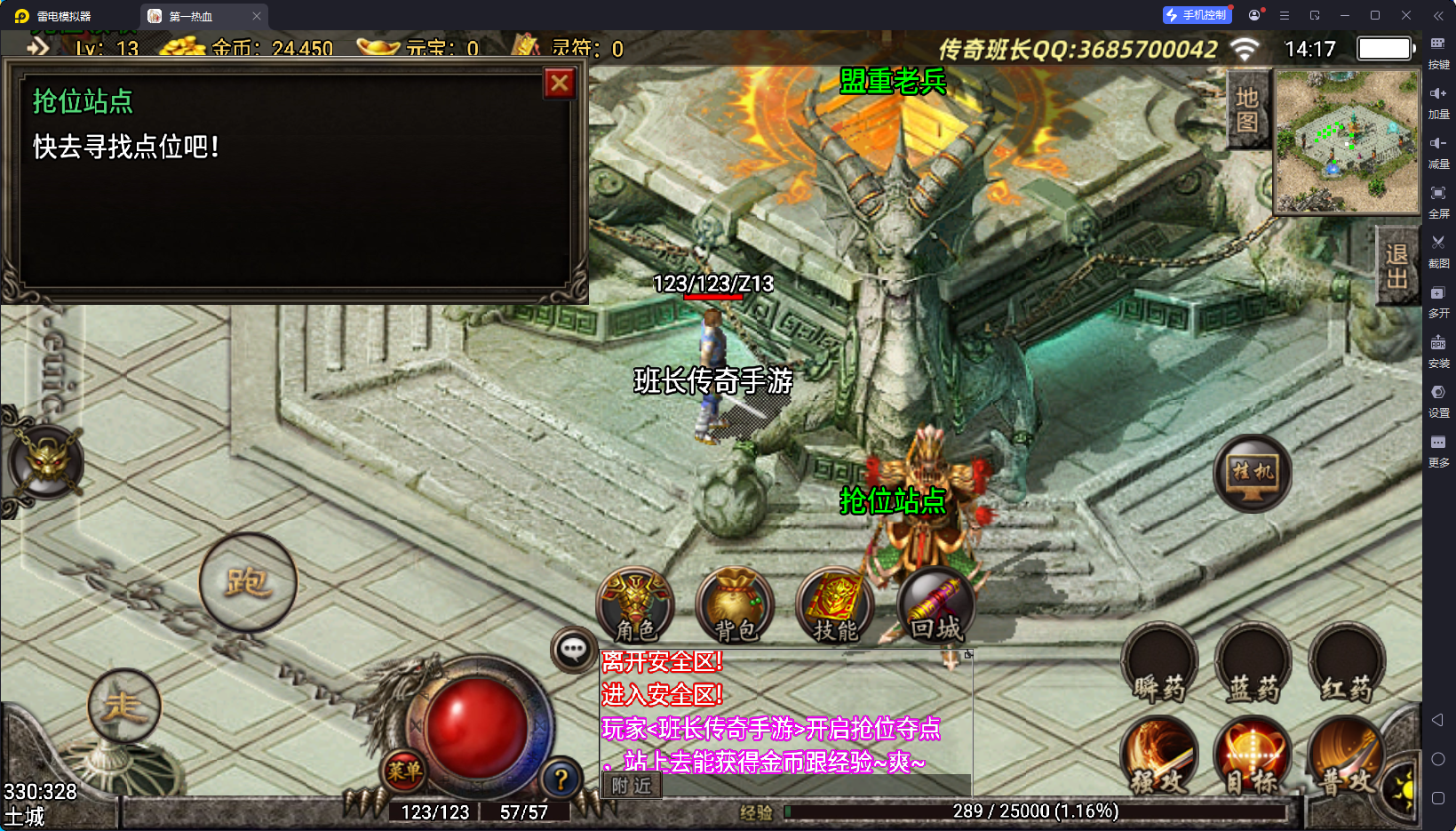Open the 地图 map panel
This screenshot has height=831, width=1456.
(x=1247, y=110)
